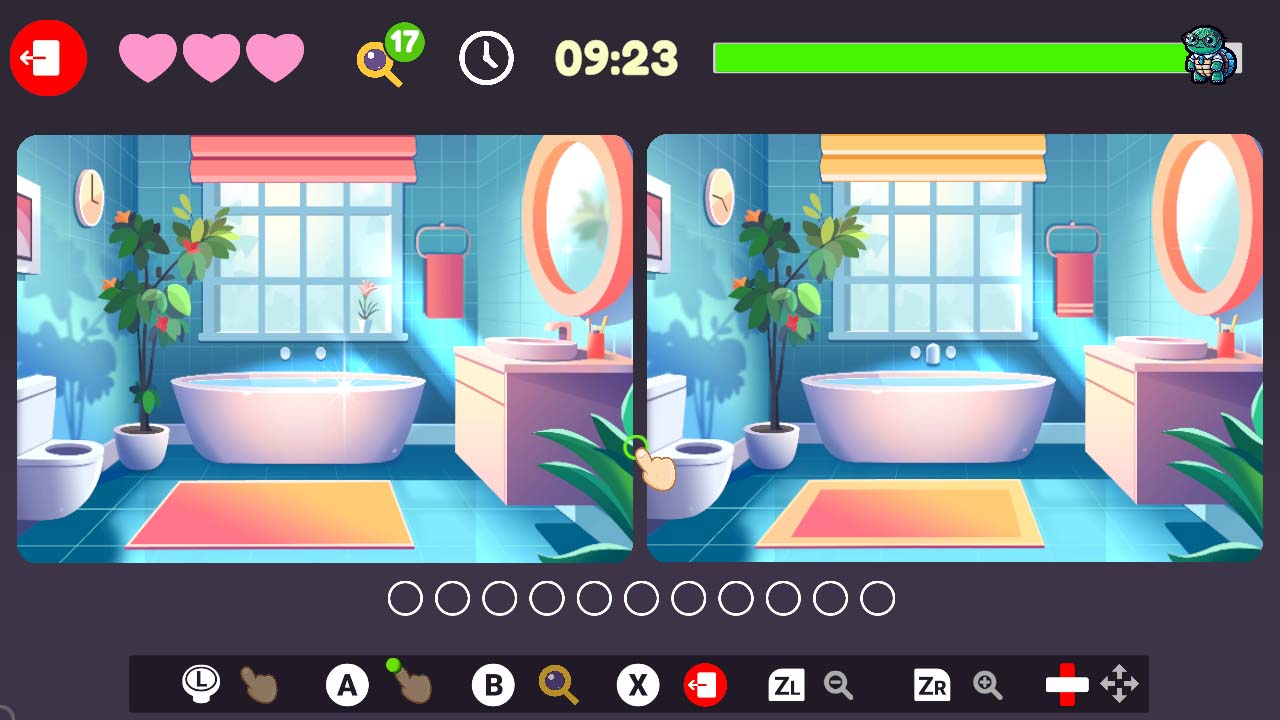Select the magnifying glass hint icon
Viewport: 1280px width, 720px height.
tap(378, 62)
